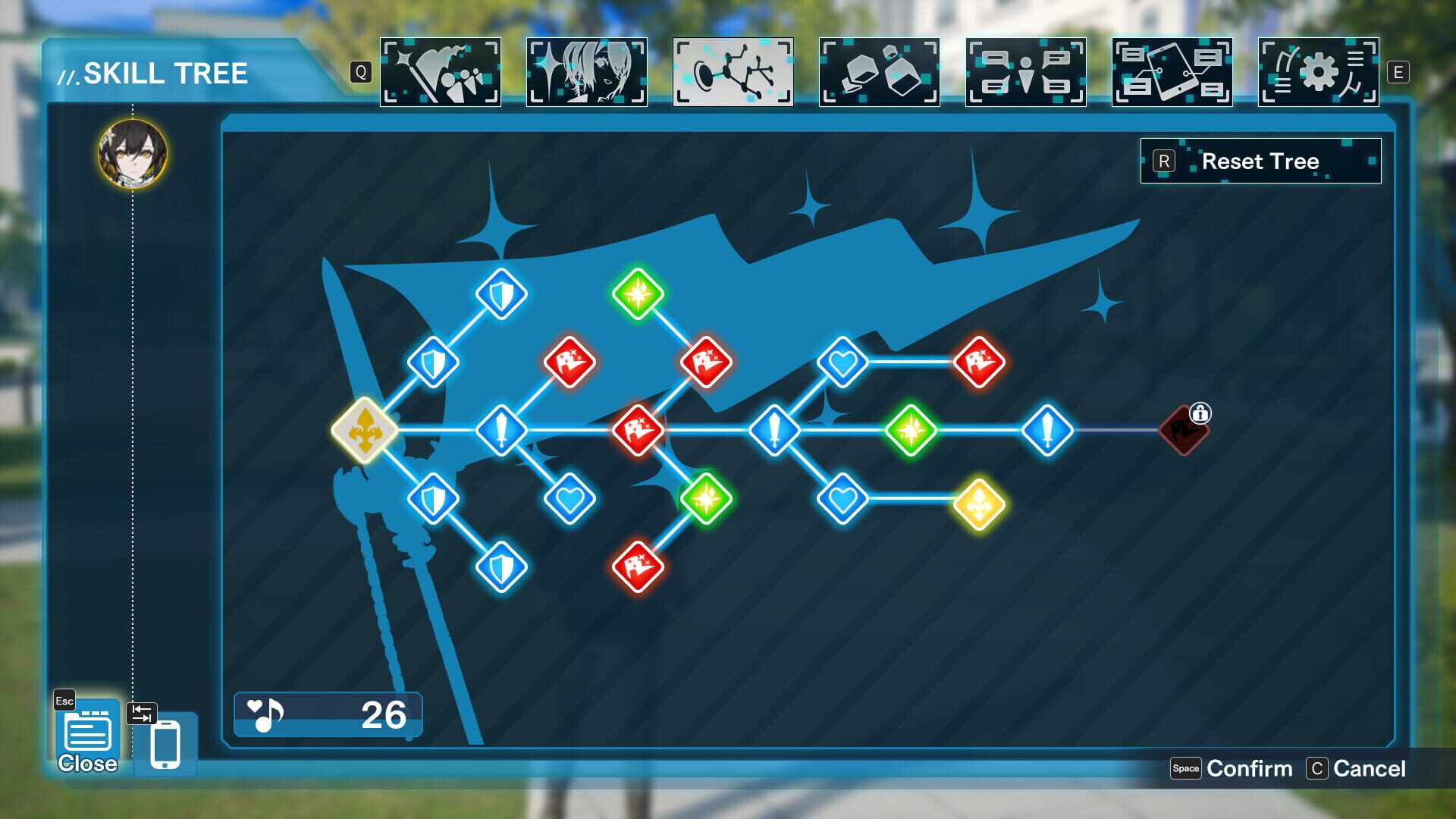Switch to the items tab

[x=878, y=73]
